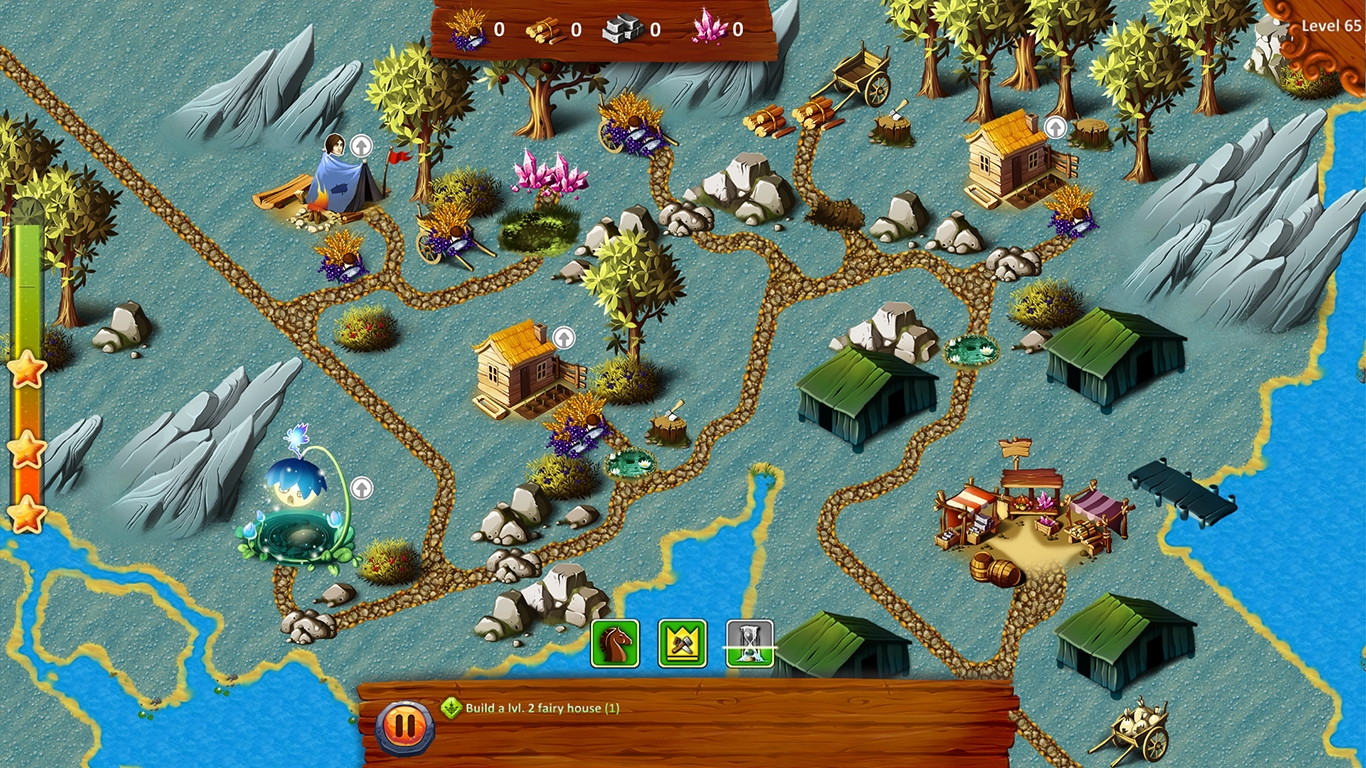Click the wood resource counter

pyautogui.click(x=556, y=29)
